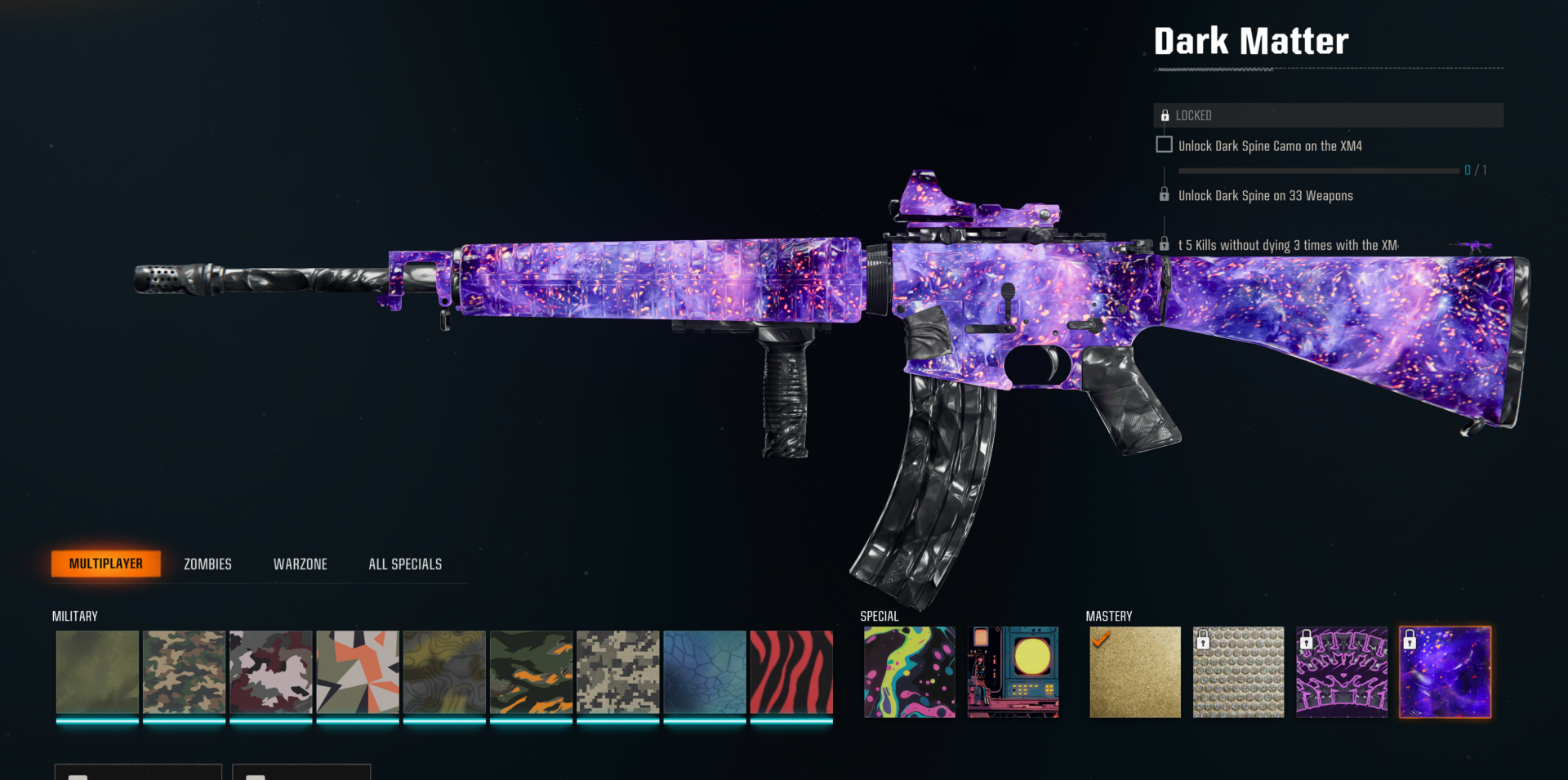
Task: Equip the Gold mastery camo
Action: [x=1135, y=672]
